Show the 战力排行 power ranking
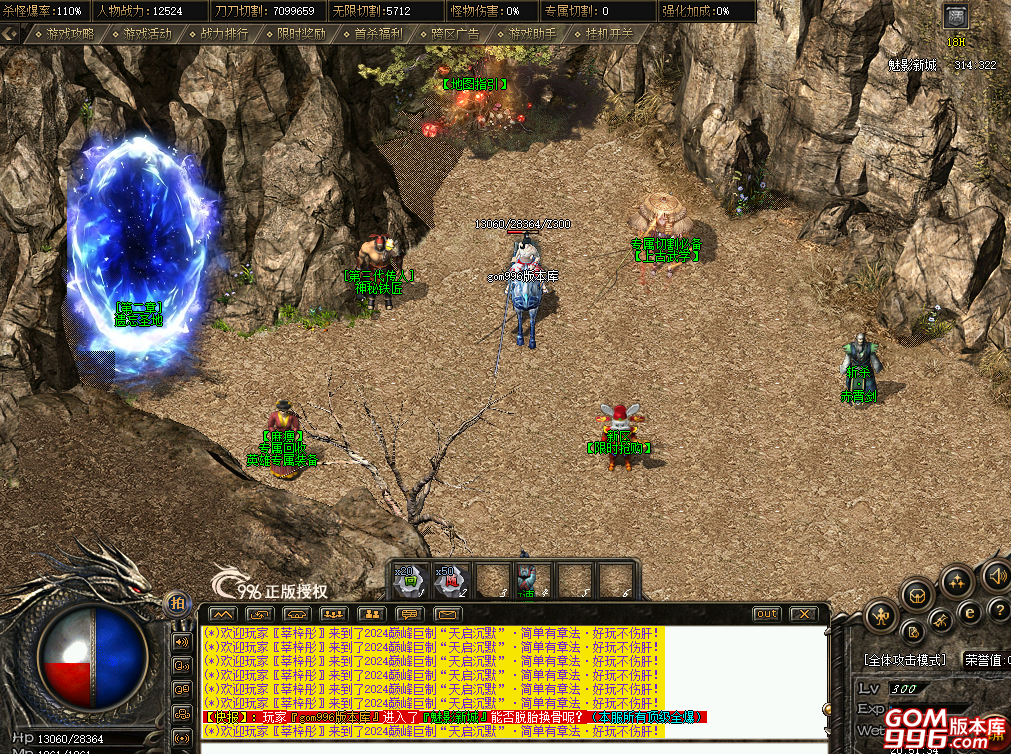This screenshot has height=754, width=1011. point(224,33)
